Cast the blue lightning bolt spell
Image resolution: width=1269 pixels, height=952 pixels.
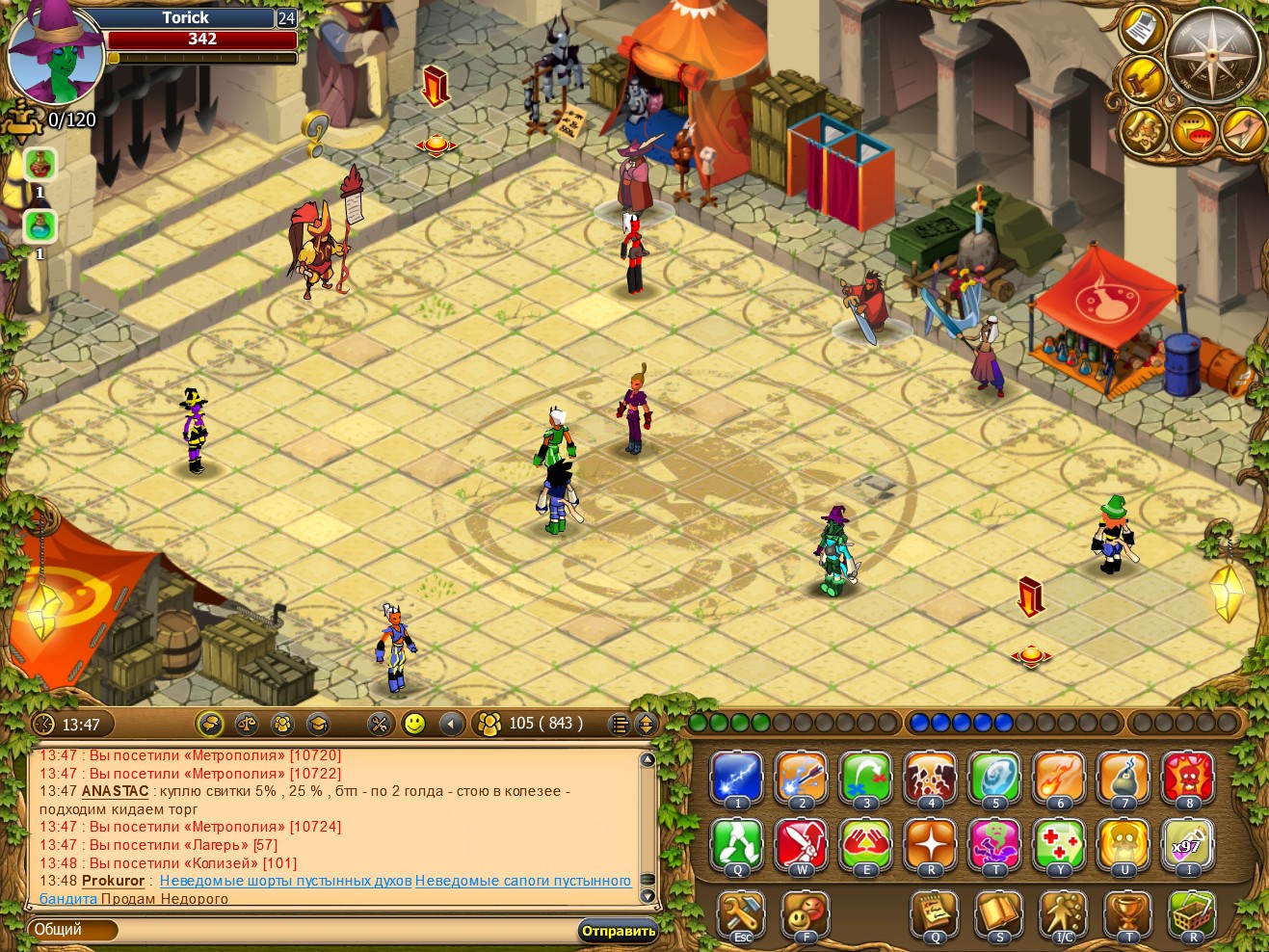coord(737,777)
